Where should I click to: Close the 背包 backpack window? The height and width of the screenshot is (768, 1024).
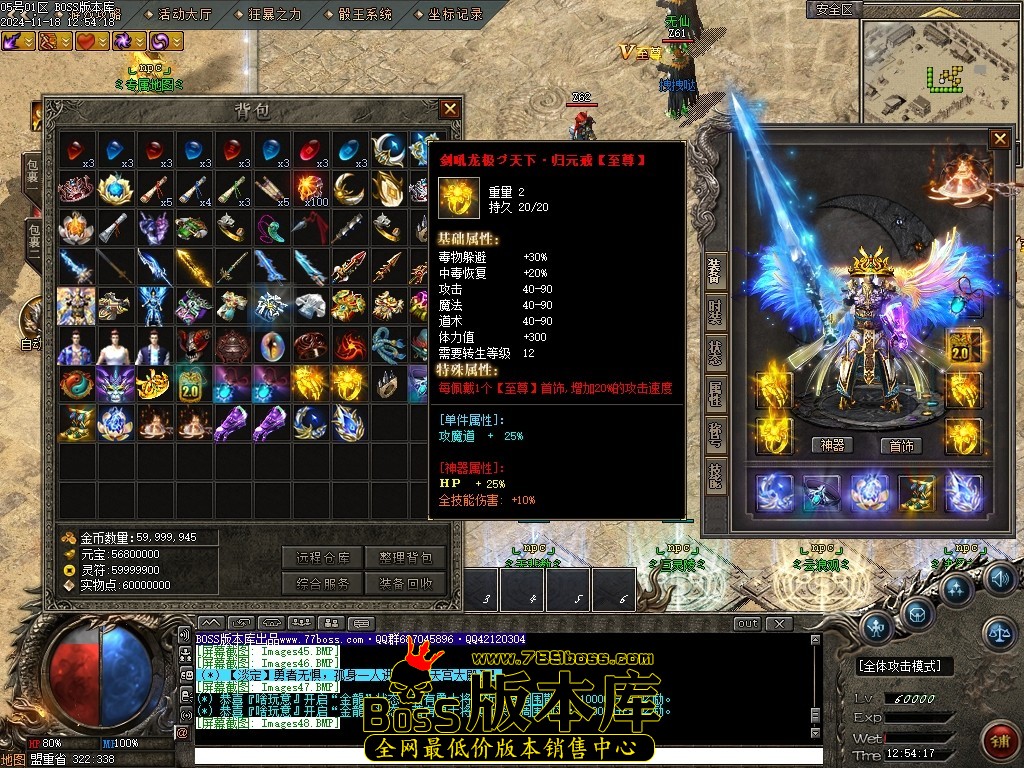tap(450, 109)
